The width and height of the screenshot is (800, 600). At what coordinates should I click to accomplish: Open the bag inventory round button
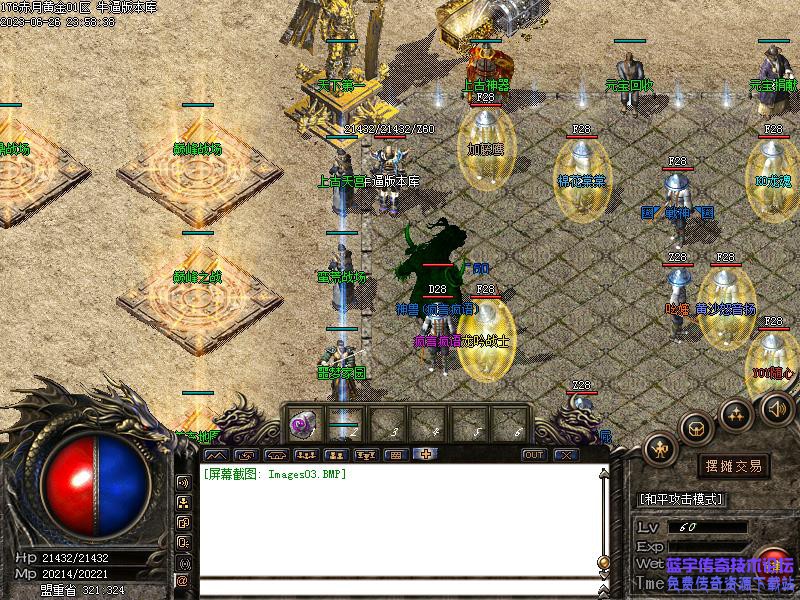(697, 427)
